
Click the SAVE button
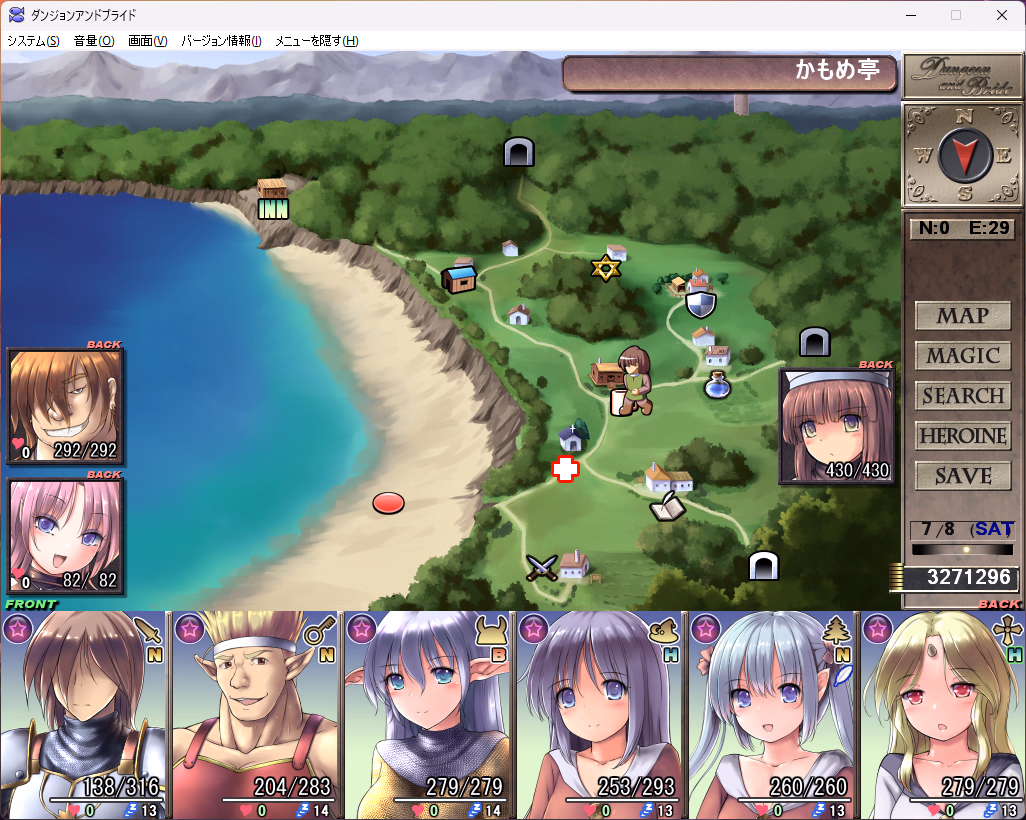coord(962,476)
